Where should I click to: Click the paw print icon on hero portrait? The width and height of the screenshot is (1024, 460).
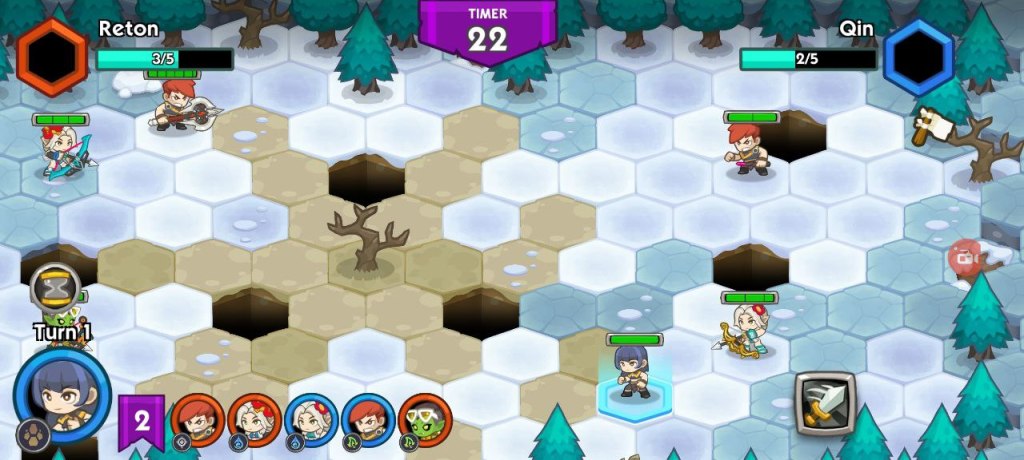33,435
